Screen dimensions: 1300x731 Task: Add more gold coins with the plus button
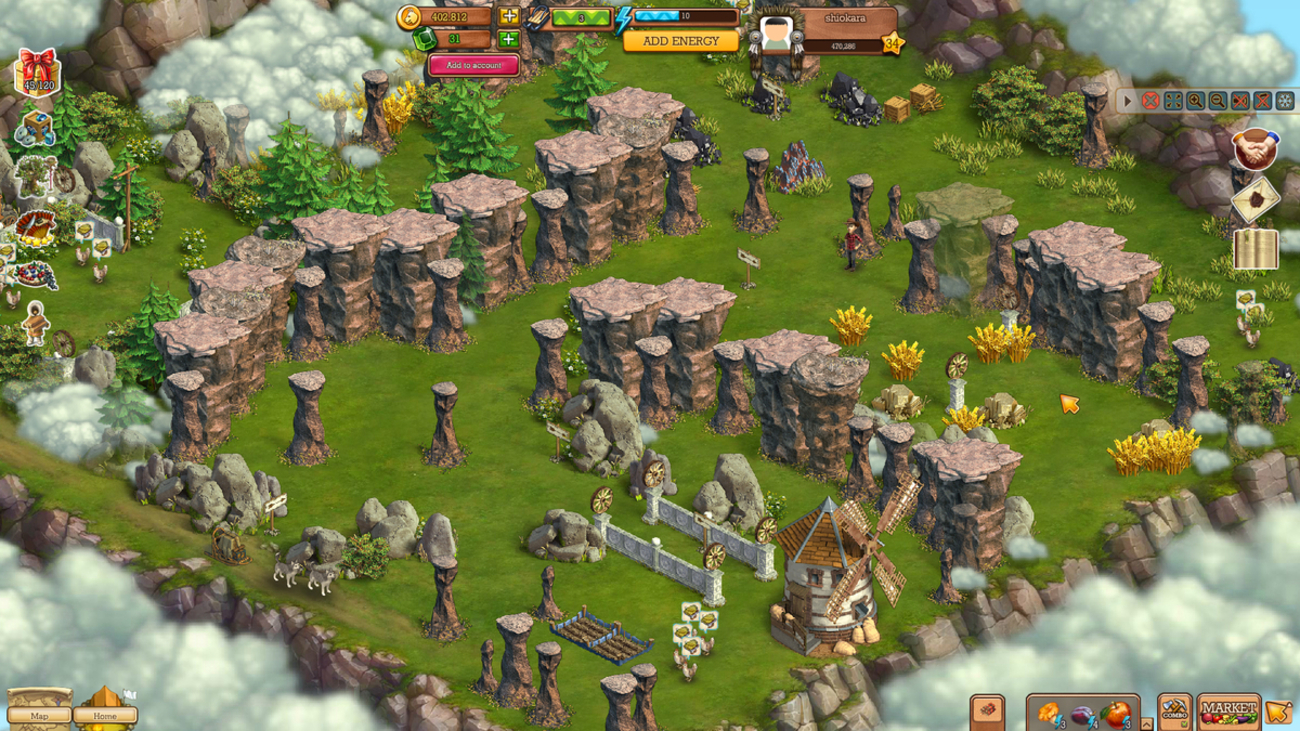[x=509, y=16]
